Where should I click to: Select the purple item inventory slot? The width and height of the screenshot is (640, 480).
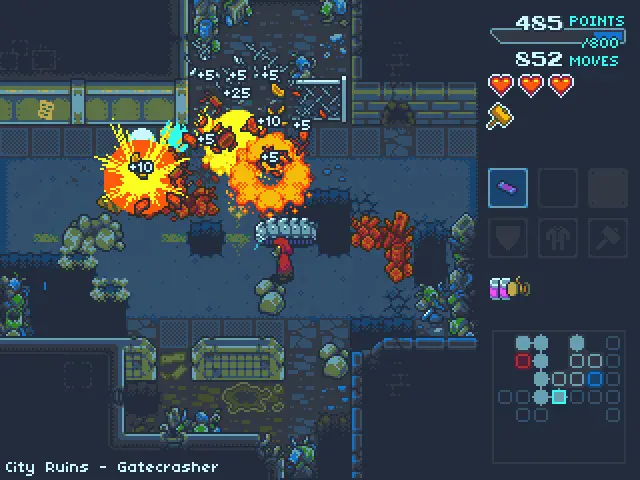point(508,188)
